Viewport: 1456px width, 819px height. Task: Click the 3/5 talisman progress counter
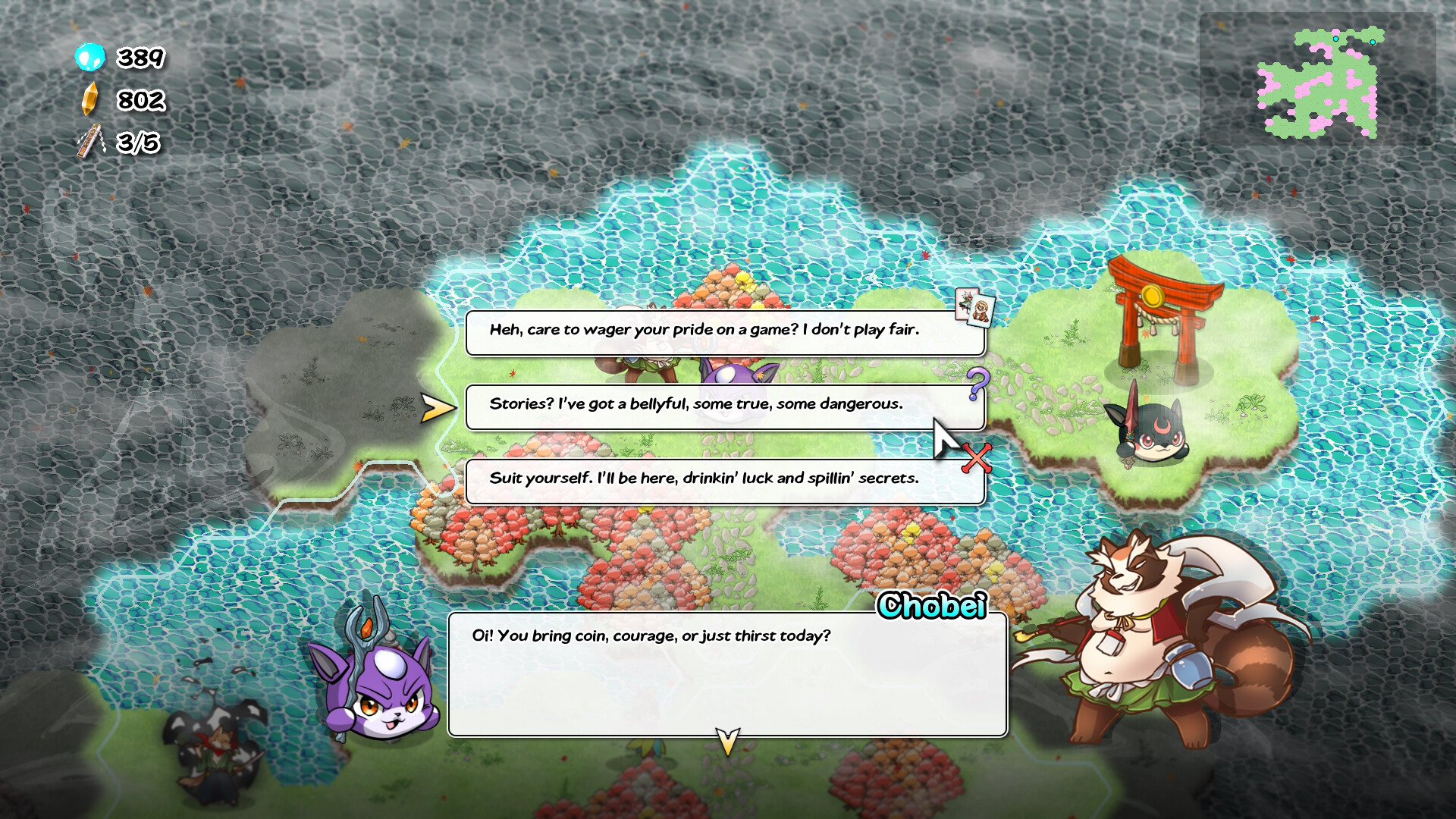pos(136,143)
